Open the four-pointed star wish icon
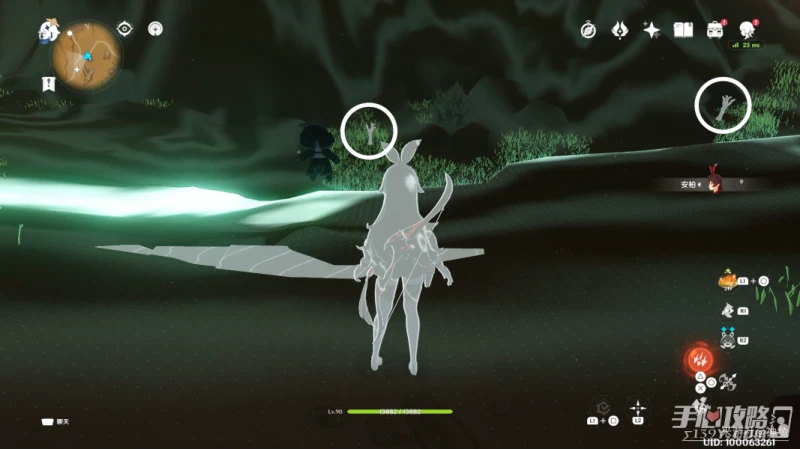 (x=651, y=31)
